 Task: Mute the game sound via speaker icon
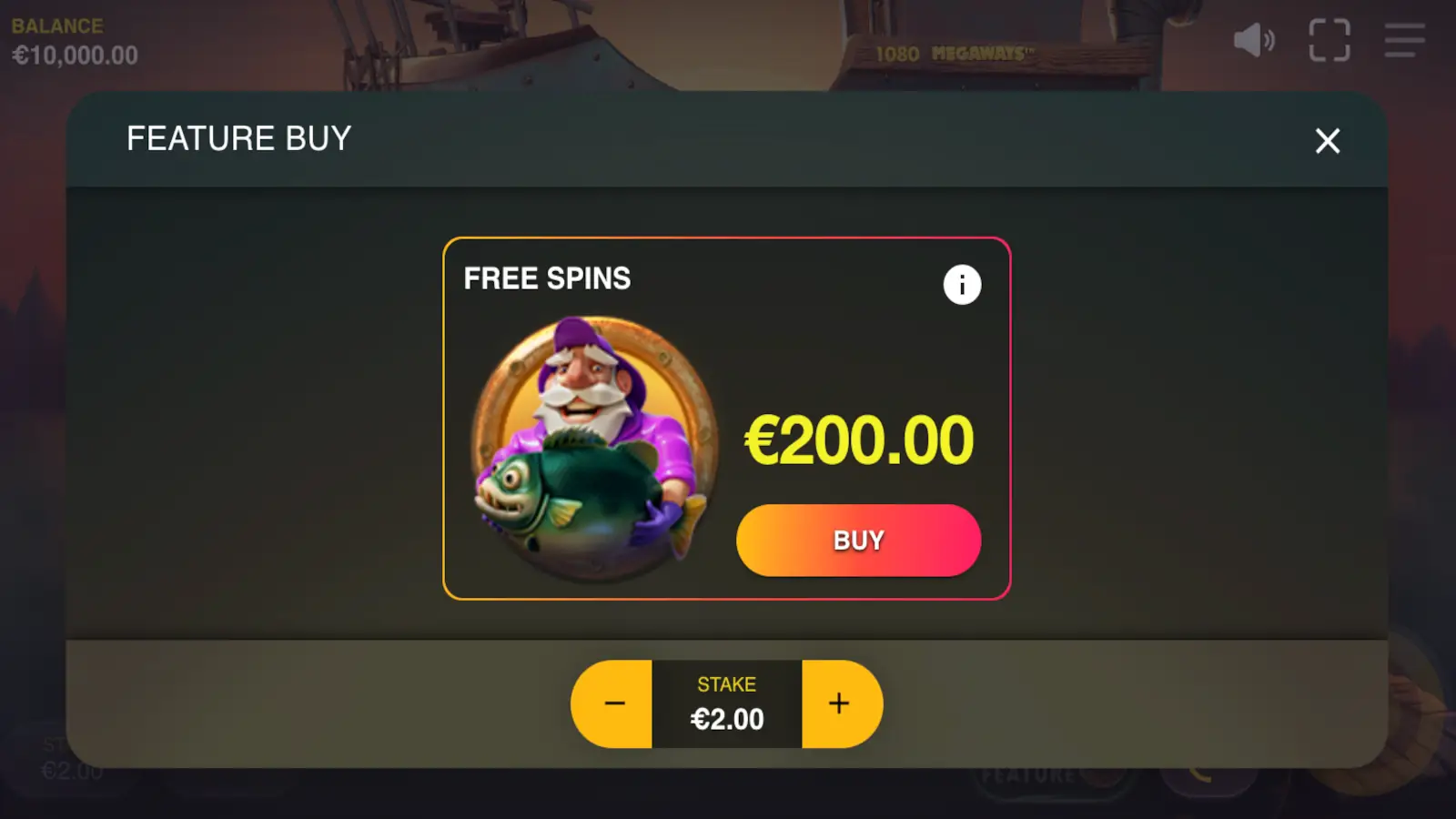click(1253, 40)
